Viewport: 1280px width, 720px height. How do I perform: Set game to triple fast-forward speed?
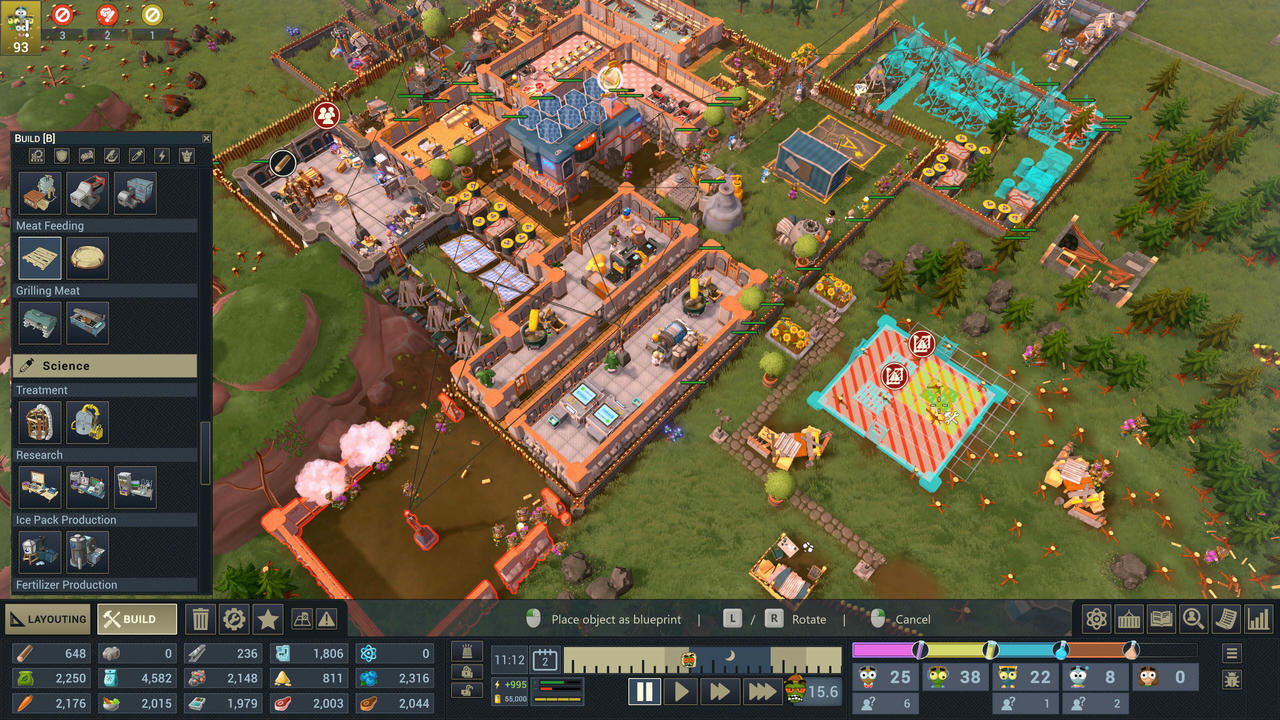click(x=761, y=691)
